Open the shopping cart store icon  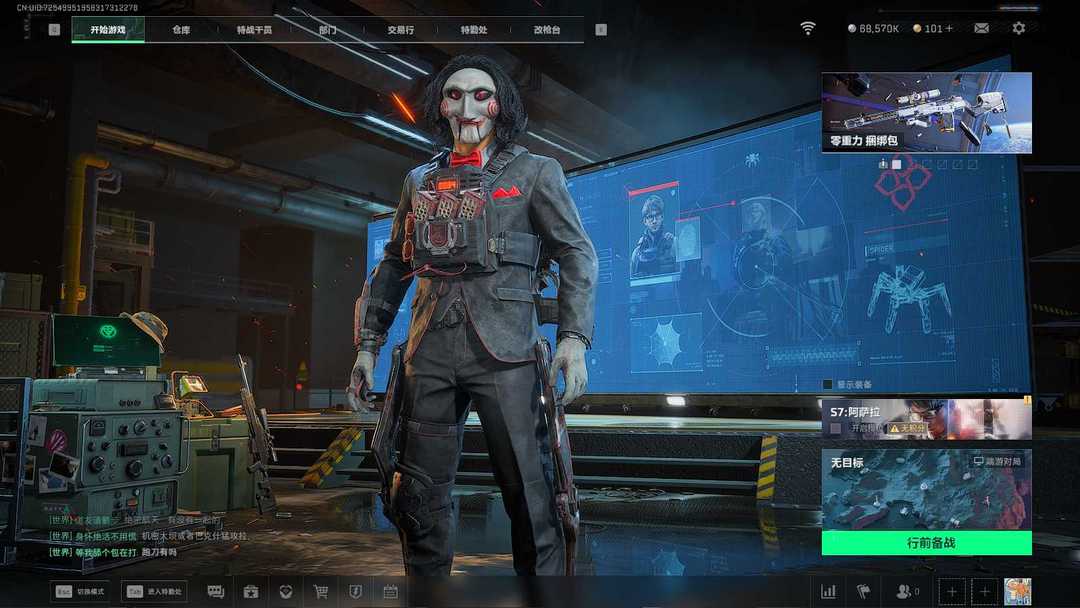(x=321, y=591)
